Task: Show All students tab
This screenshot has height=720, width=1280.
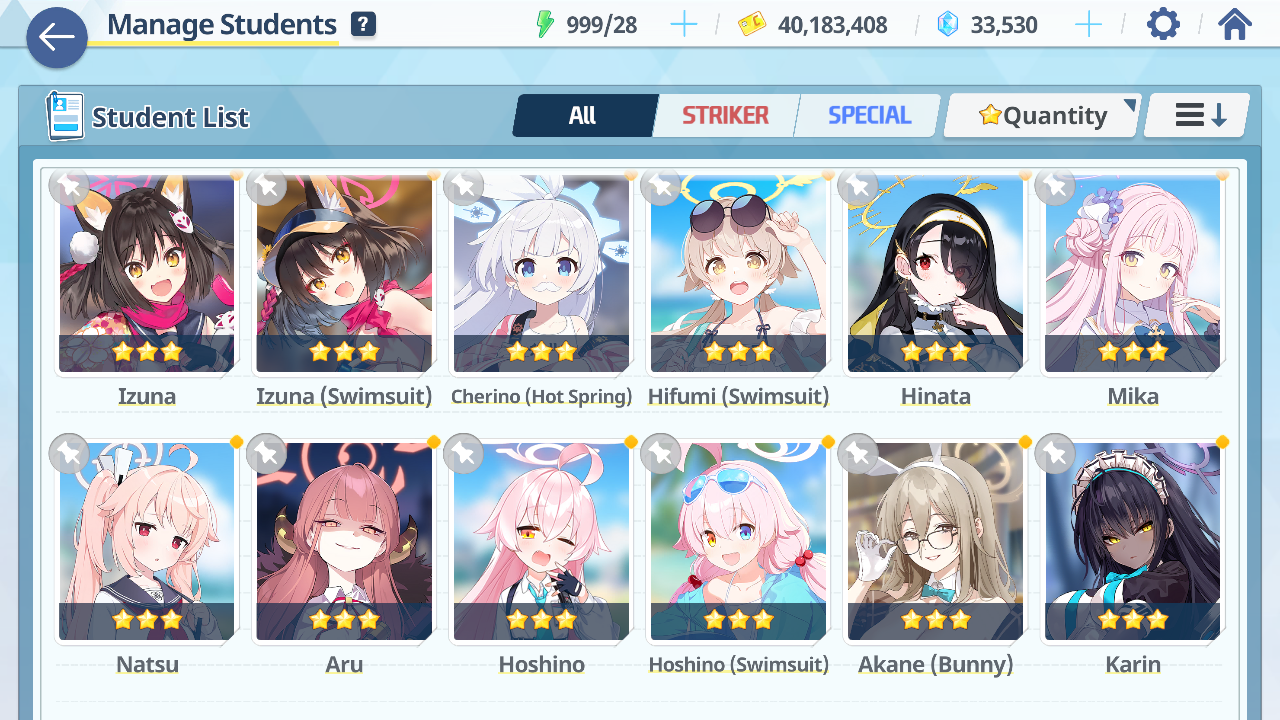Action: pyautogui.click(x=583, y=116)
